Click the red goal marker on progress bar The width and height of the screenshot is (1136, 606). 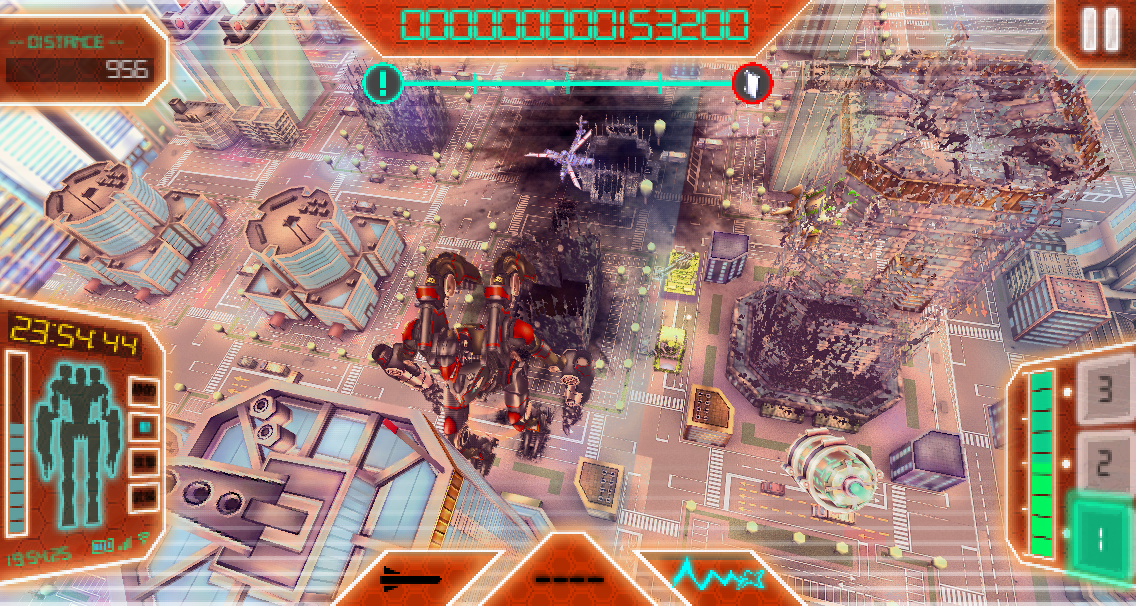(x=752, y=83)
